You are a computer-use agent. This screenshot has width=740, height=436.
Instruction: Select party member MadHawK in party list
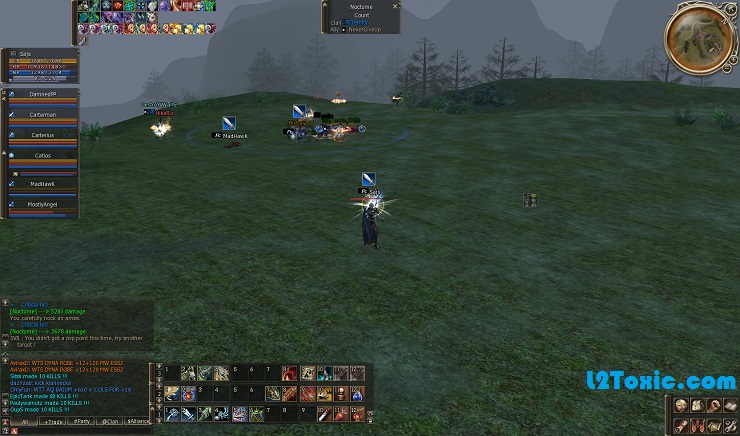point(42,184)
